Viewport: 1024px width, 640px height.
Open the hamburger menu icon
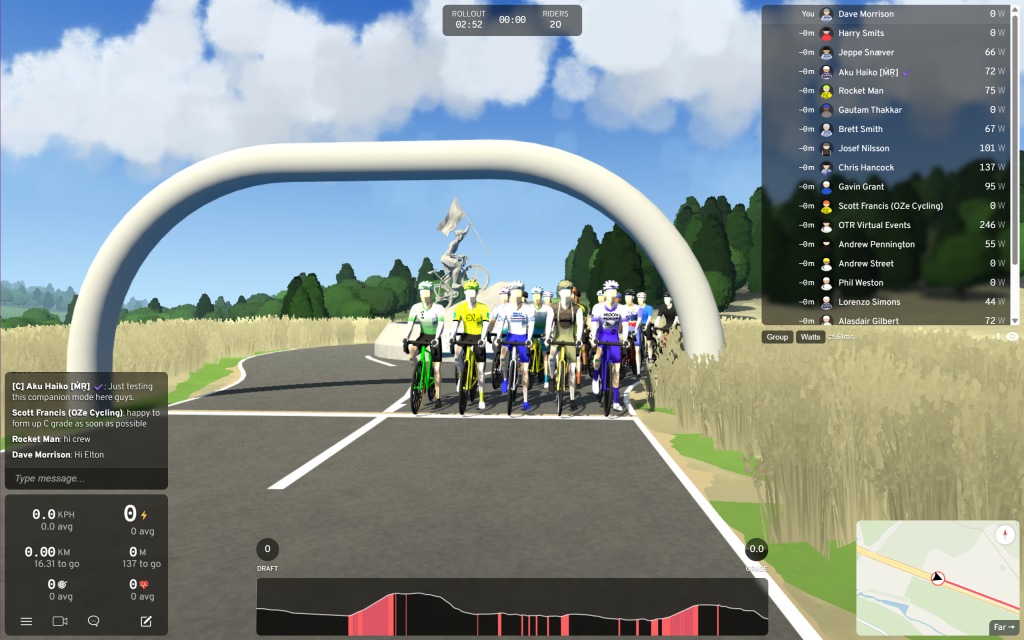(26, 621)
